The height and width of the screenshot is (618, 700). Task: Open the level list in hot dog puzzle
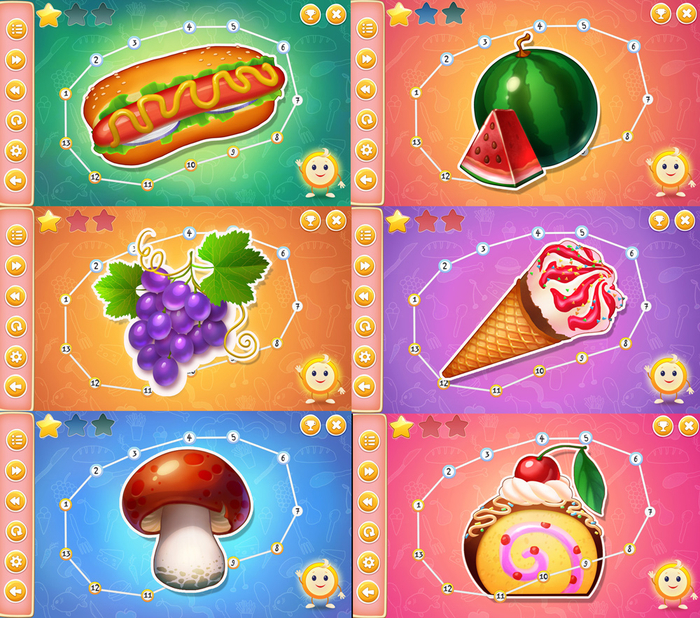16,29
